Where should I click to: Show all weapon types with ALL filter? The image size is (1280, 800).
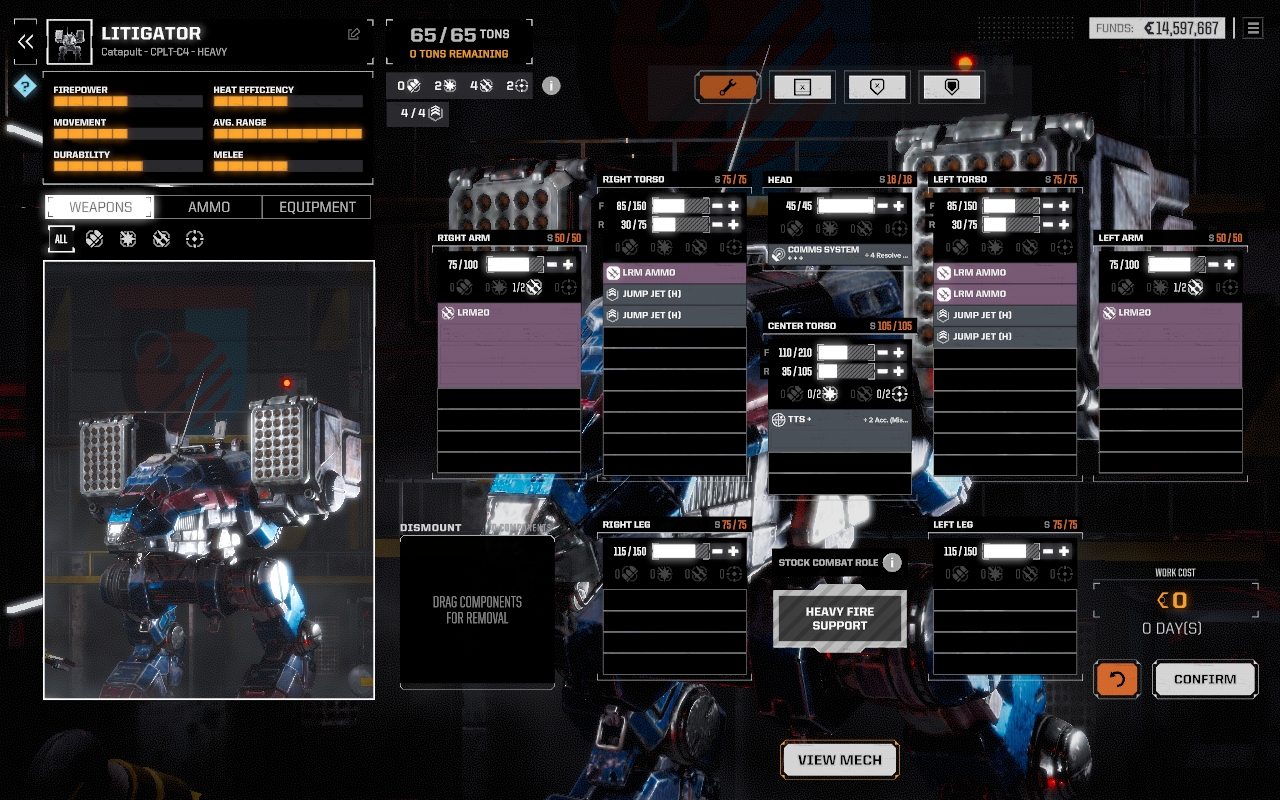point(61,239)
